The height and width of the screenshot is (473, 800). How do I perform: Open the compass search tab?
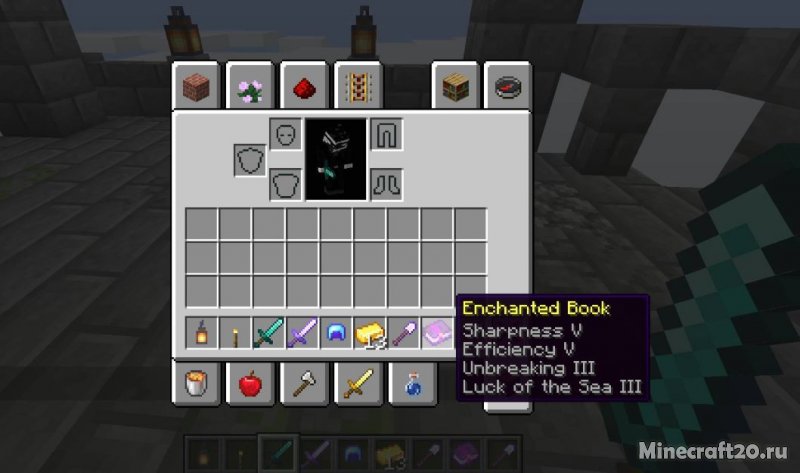tap(507, 87)
